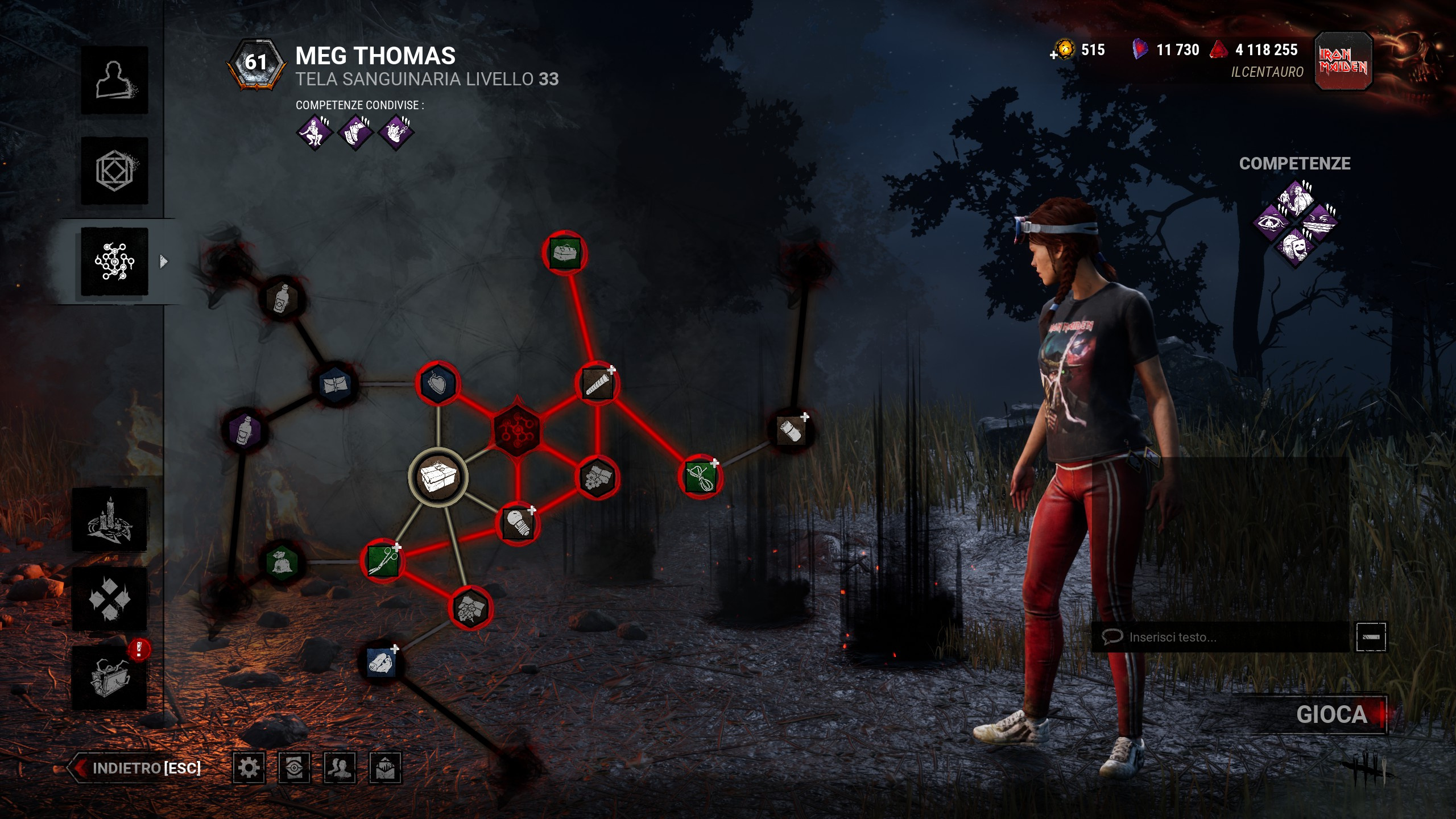Screen dimensions: 1456x819
Task: Add auric cells with plus icon
Action: (x=1054, y=55)
